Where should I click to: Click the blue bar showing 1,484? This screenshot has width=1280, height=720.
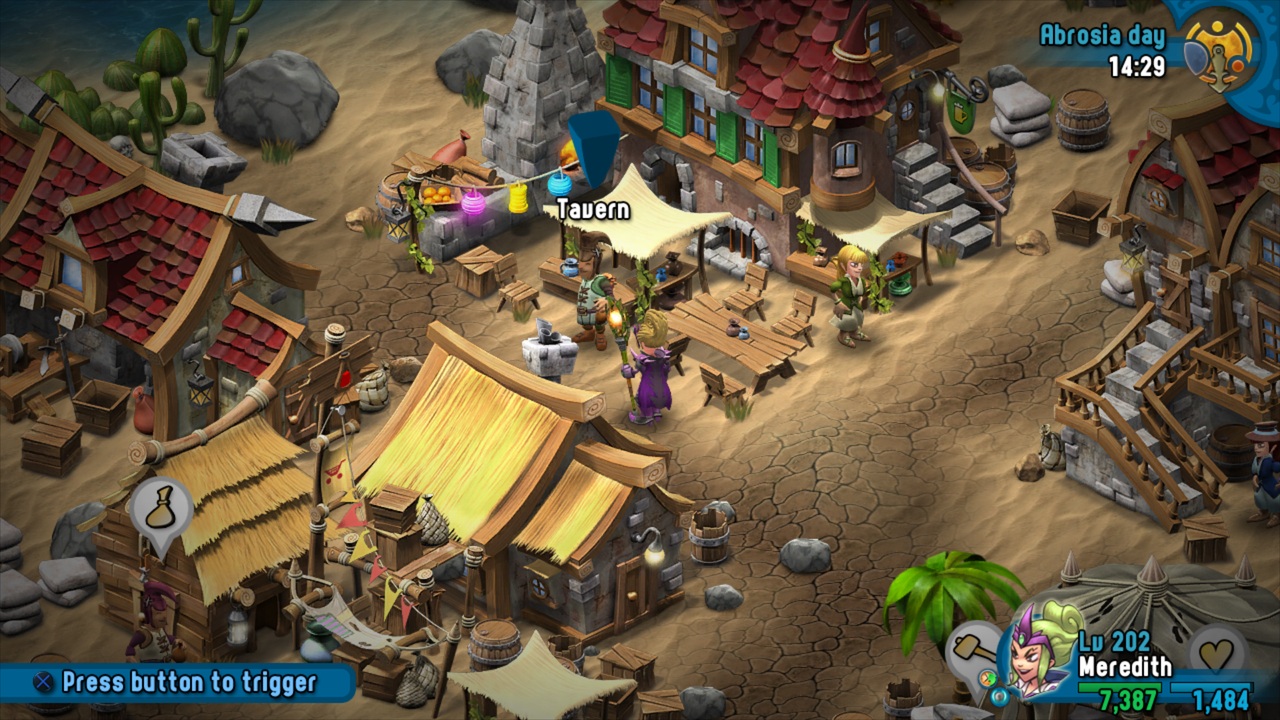1212,685
